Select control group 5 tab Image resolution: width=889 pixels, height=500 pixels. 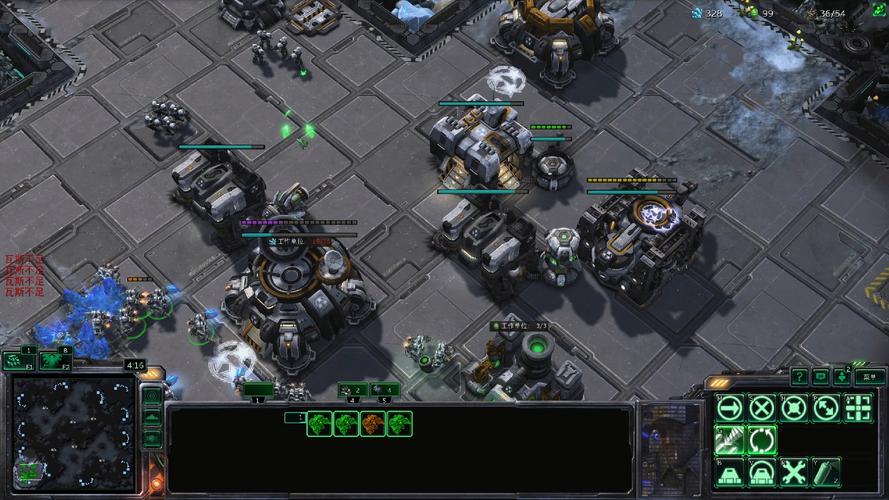click(384, 390)
